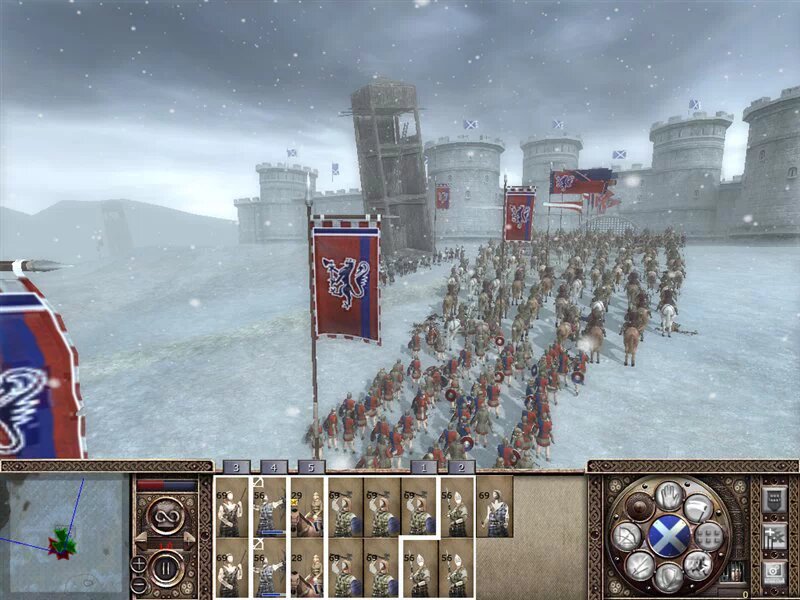
Task: Select group tab number 5
Action: point(309,466)
